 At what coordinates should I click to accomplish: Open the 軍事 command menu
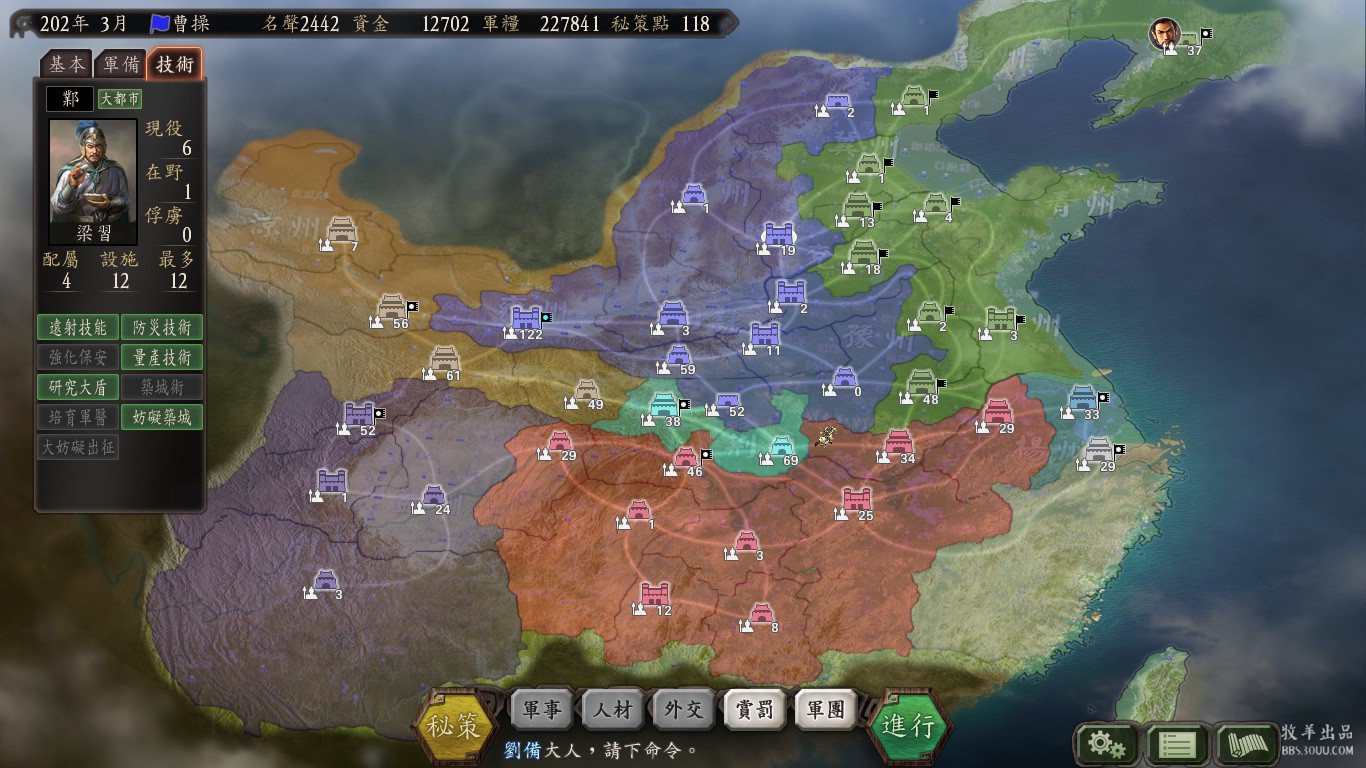tap(541, 710)
